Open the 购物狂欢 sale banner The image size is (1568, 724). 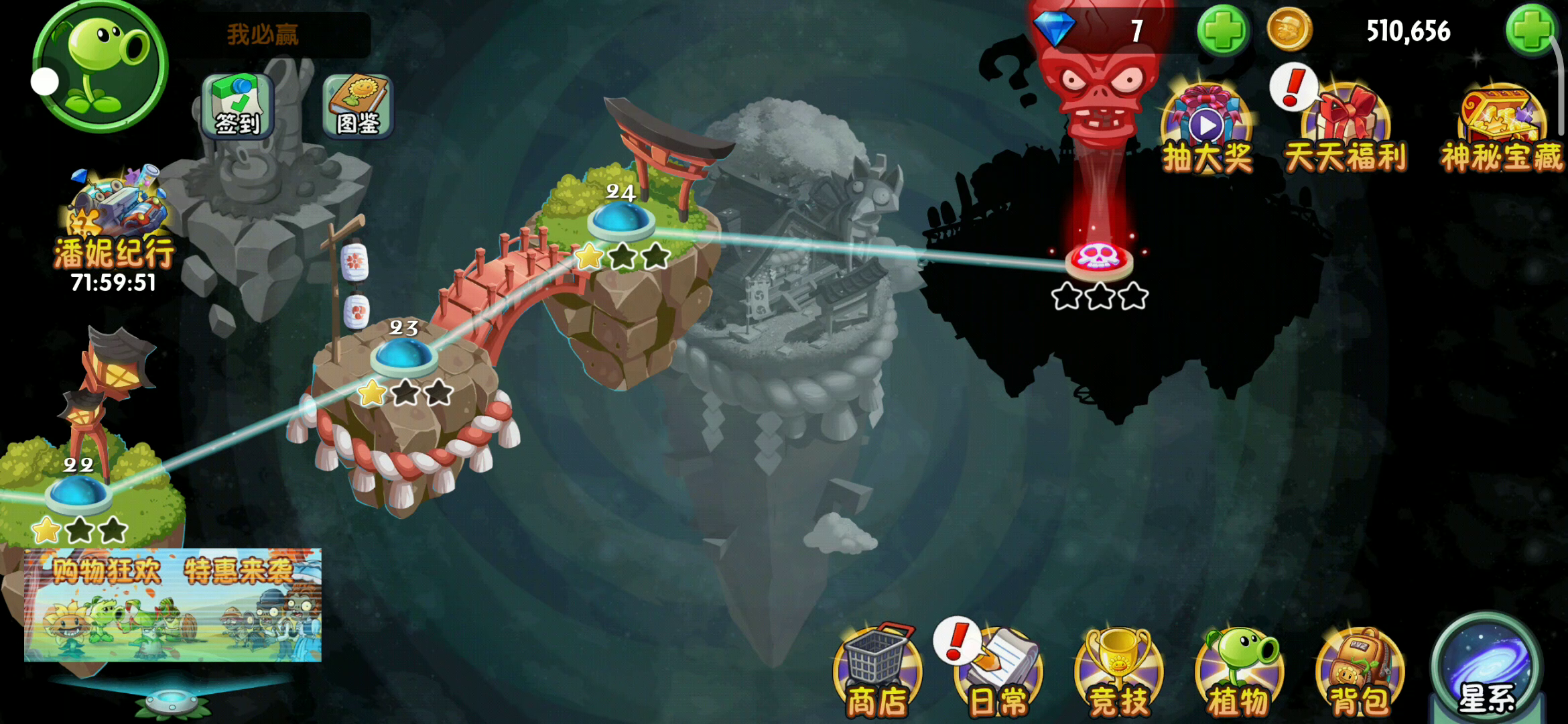coord(173,605)
